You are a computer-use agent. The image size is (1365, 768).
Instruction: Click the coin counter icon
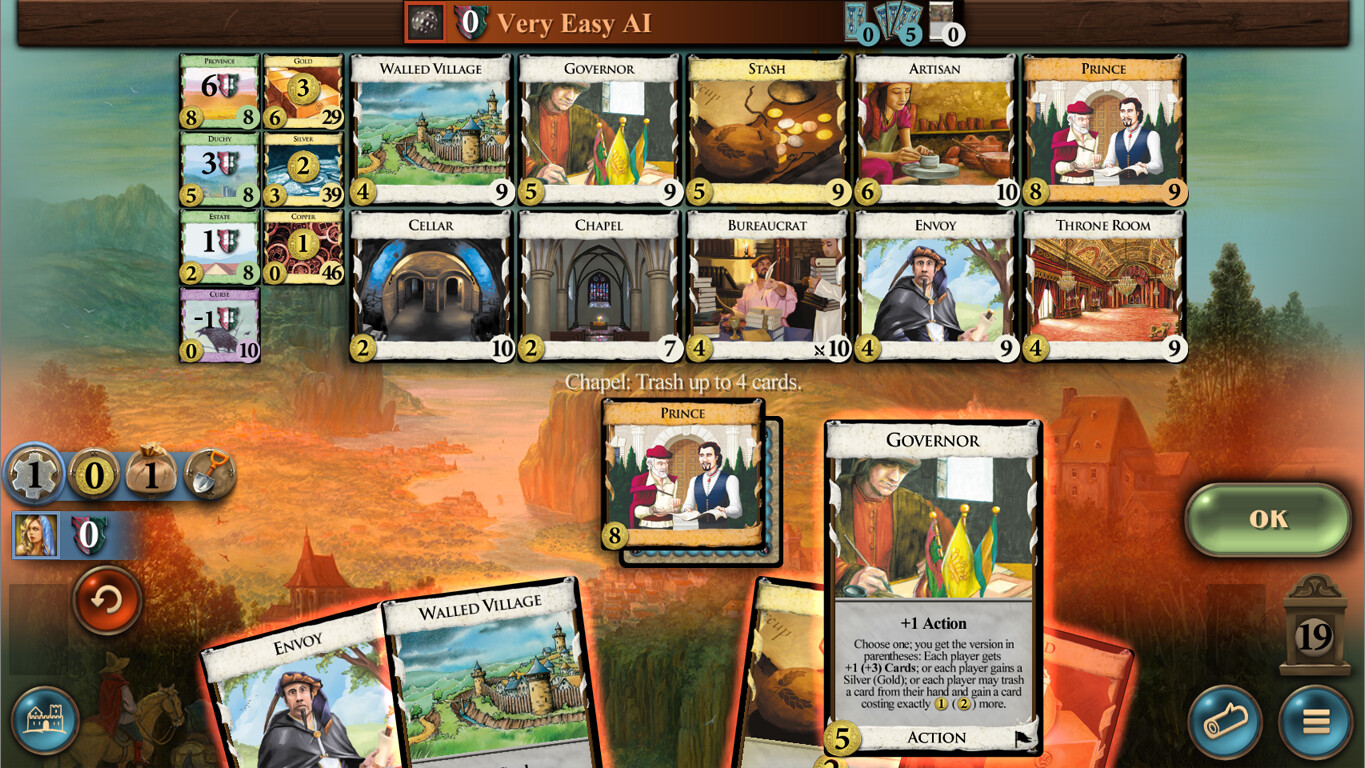(93, 476)
